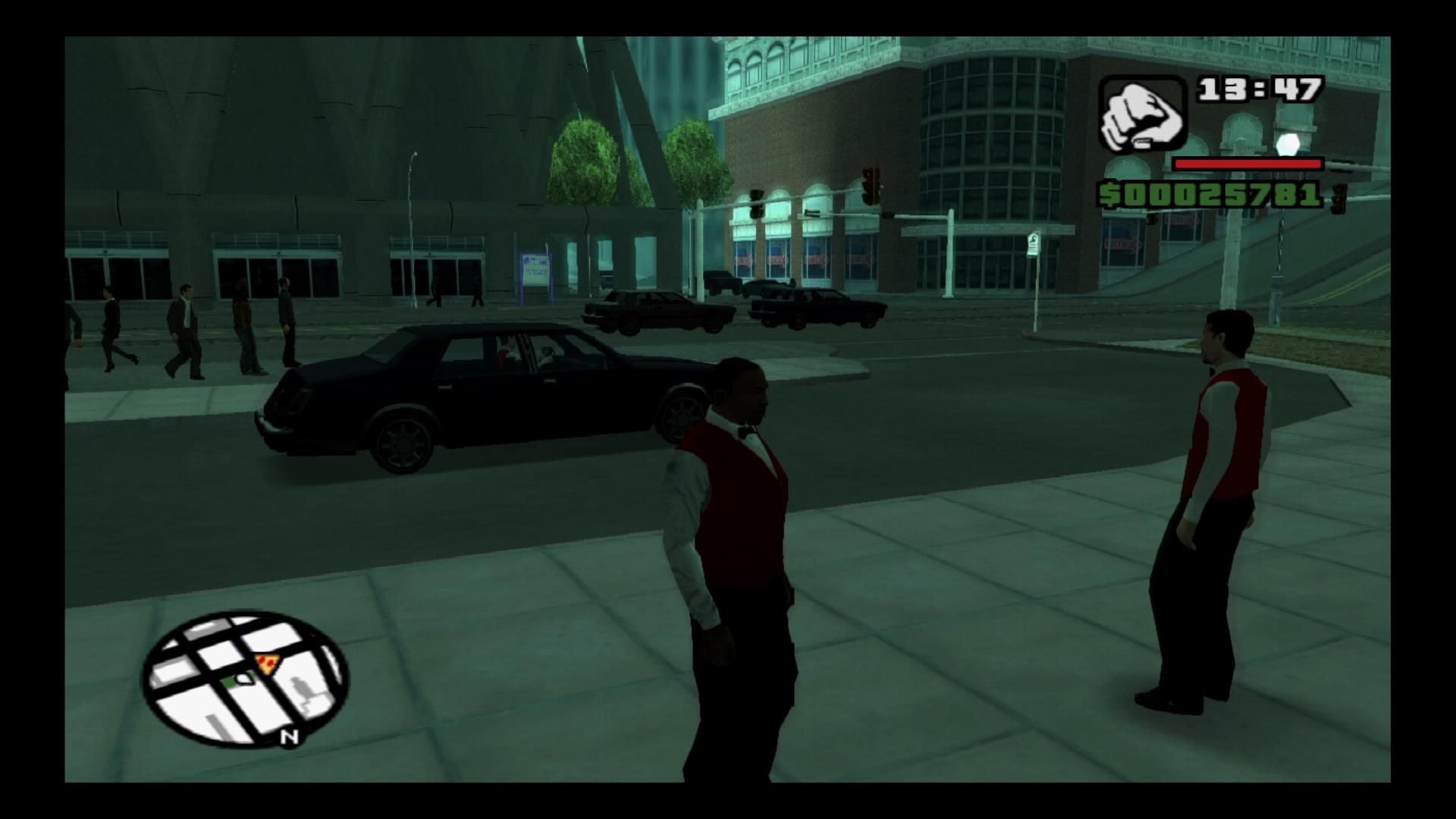Click the north N indicator on radar

pyautogui.click(x=288, y=736)
